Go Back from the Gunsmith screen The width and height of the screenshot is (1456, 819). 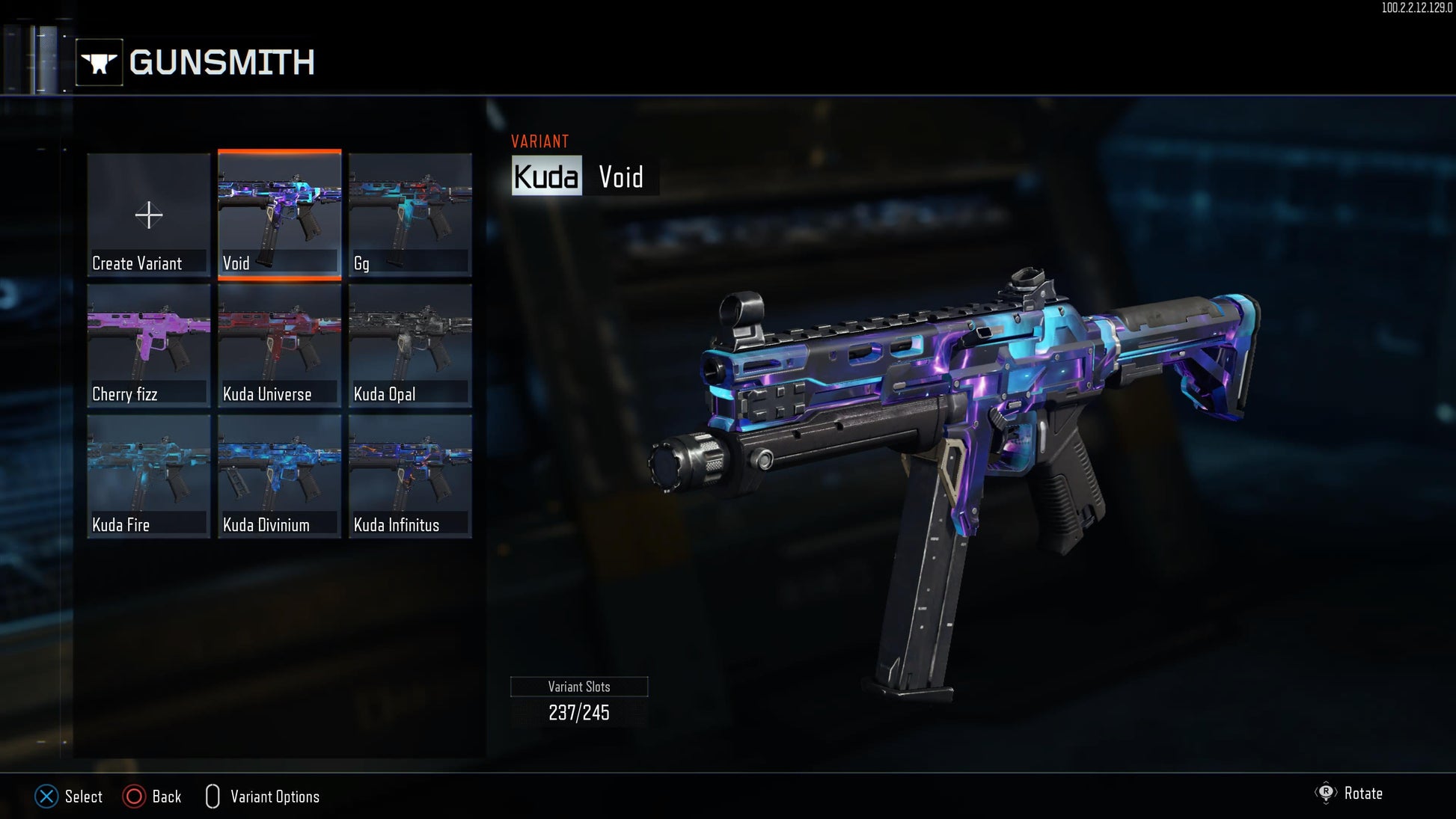tap(153, 797)
